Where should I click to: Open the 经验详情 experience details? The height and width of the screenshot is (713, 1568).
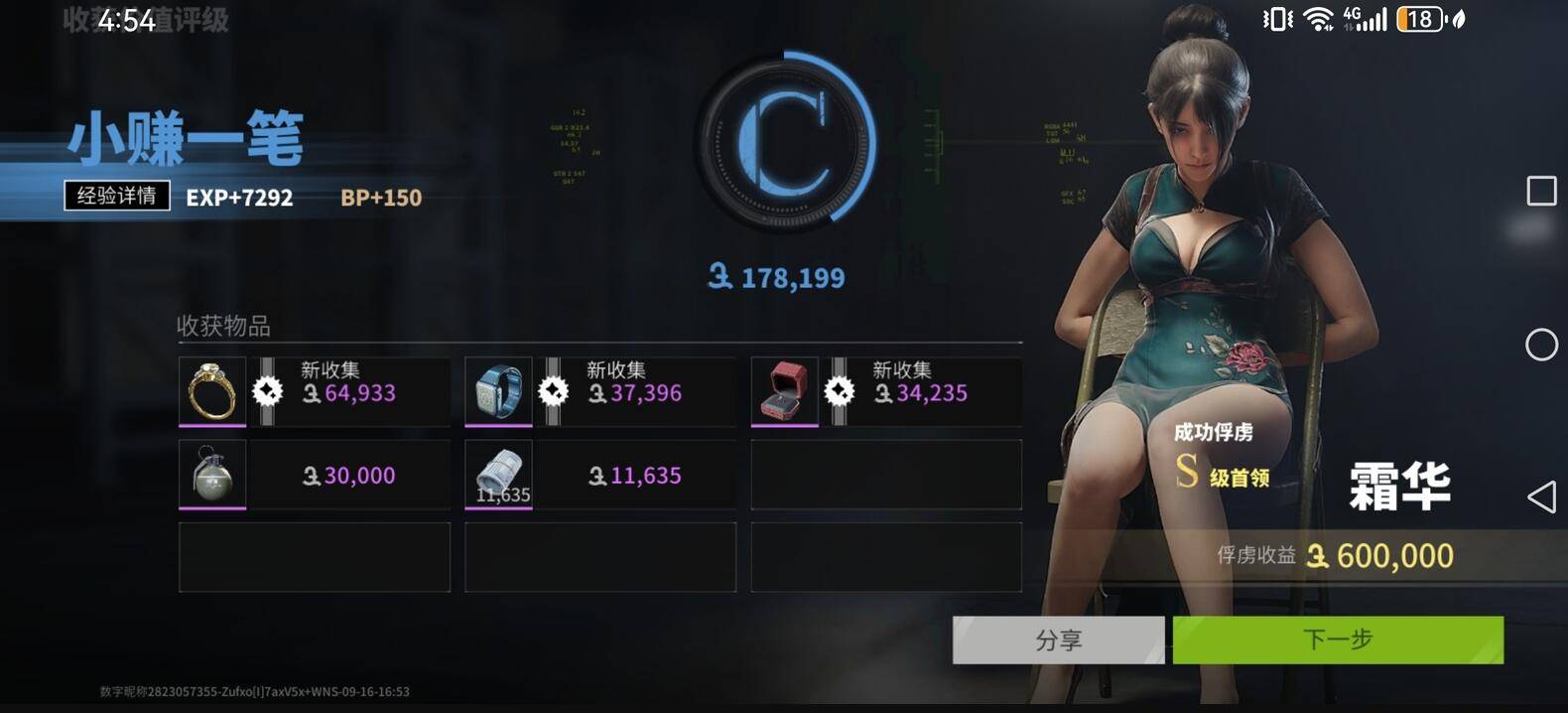coord(117,196)
